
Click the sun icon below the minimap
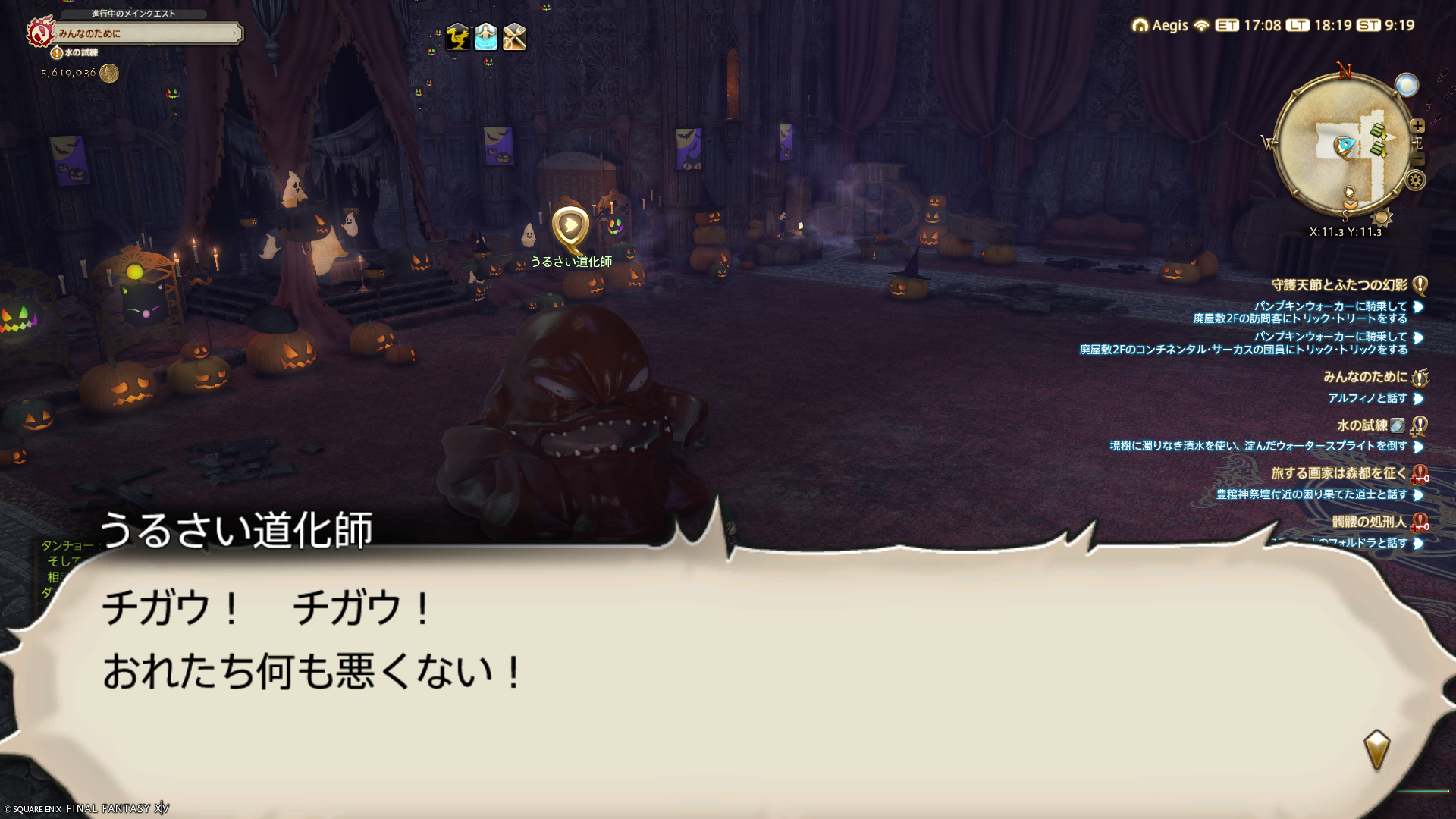pyautogui.click(x=1382, y=218)
